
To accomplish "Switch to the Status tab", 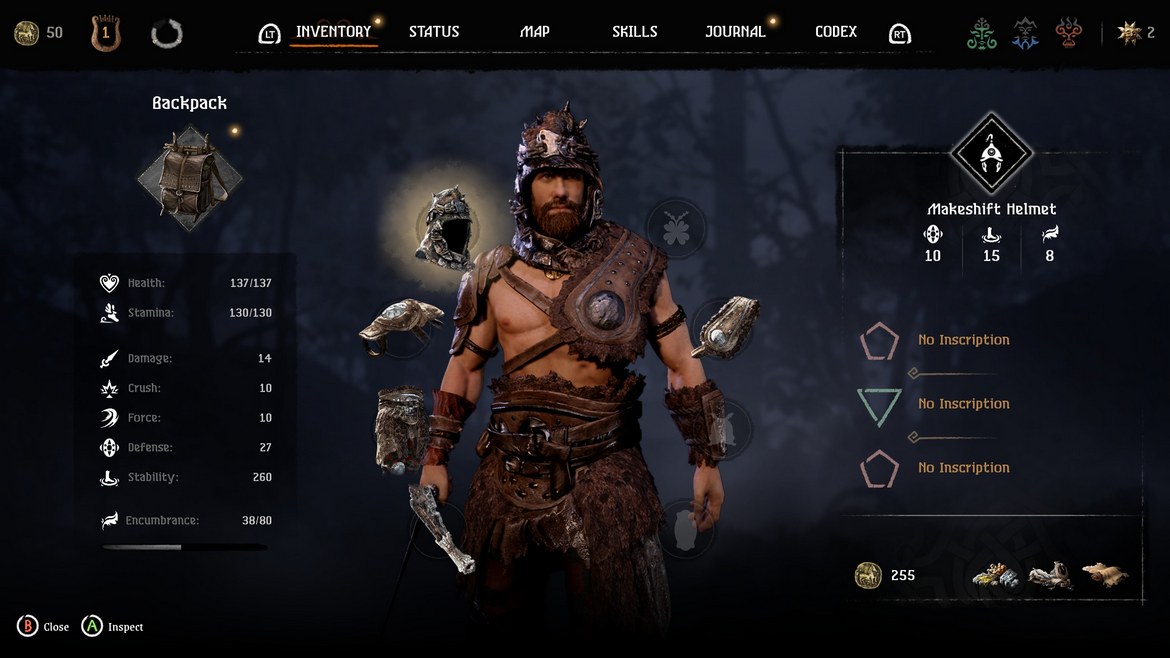I will pyautogui.click(x=434, y=32).
